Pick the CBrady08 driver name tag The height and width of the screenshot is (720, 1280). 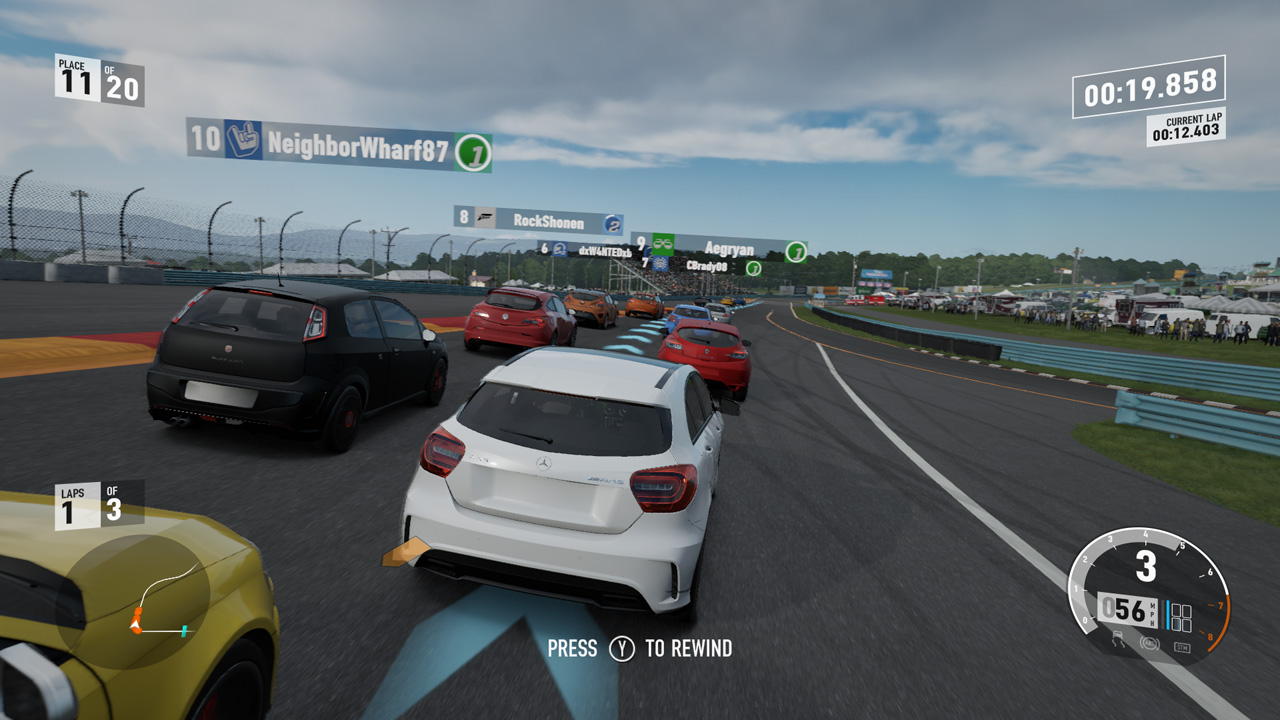point(706,266)
